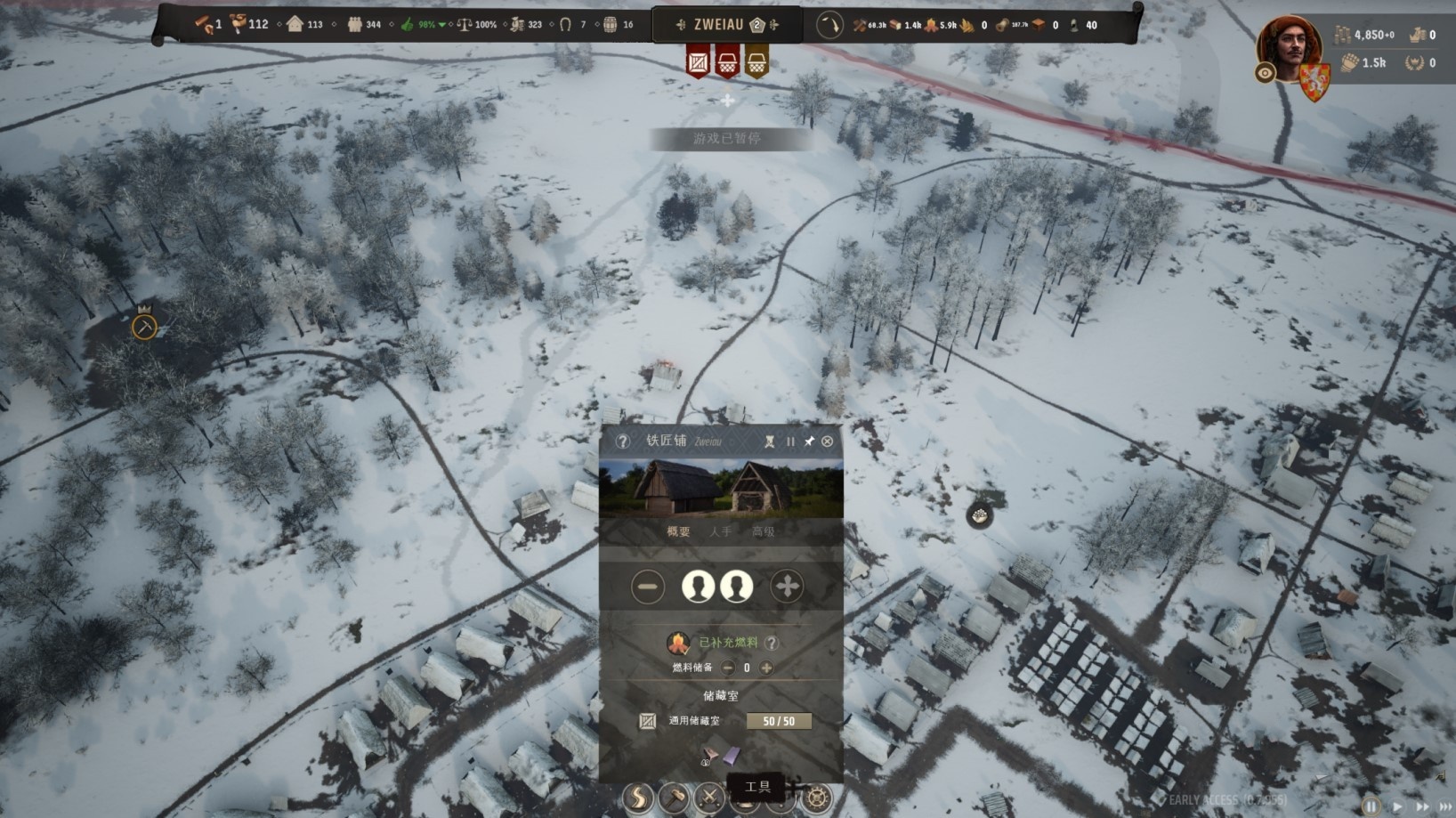
Task: Close the 铁匠铺 building panel
Action: click(x=828, y=441)
